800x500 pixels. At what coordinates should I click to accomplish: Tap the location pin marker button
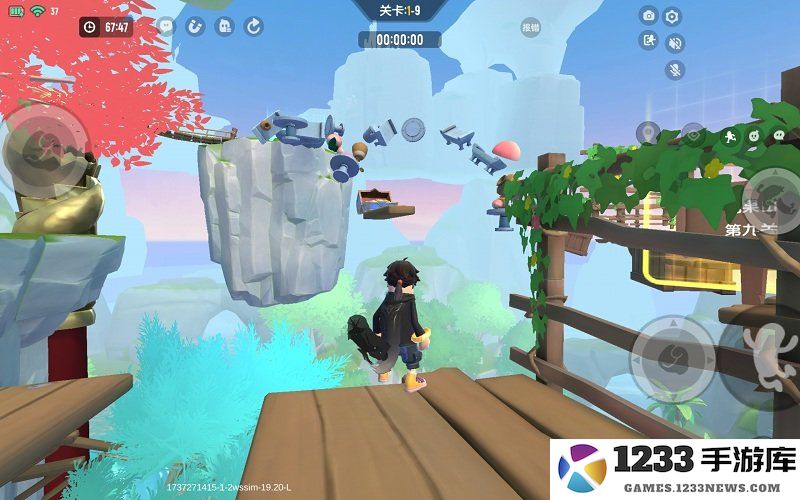[x=648, y=133]
